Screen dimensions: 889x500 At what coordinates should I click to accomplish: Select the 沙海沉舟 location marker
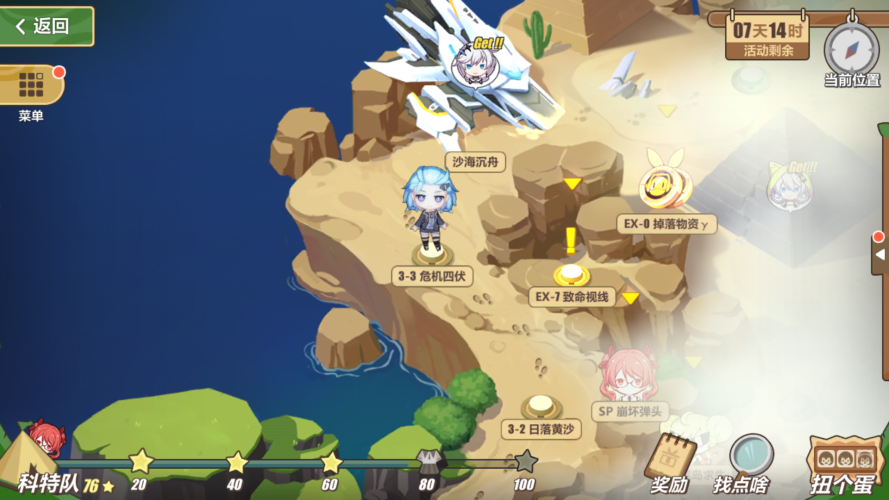coord(476,161)
